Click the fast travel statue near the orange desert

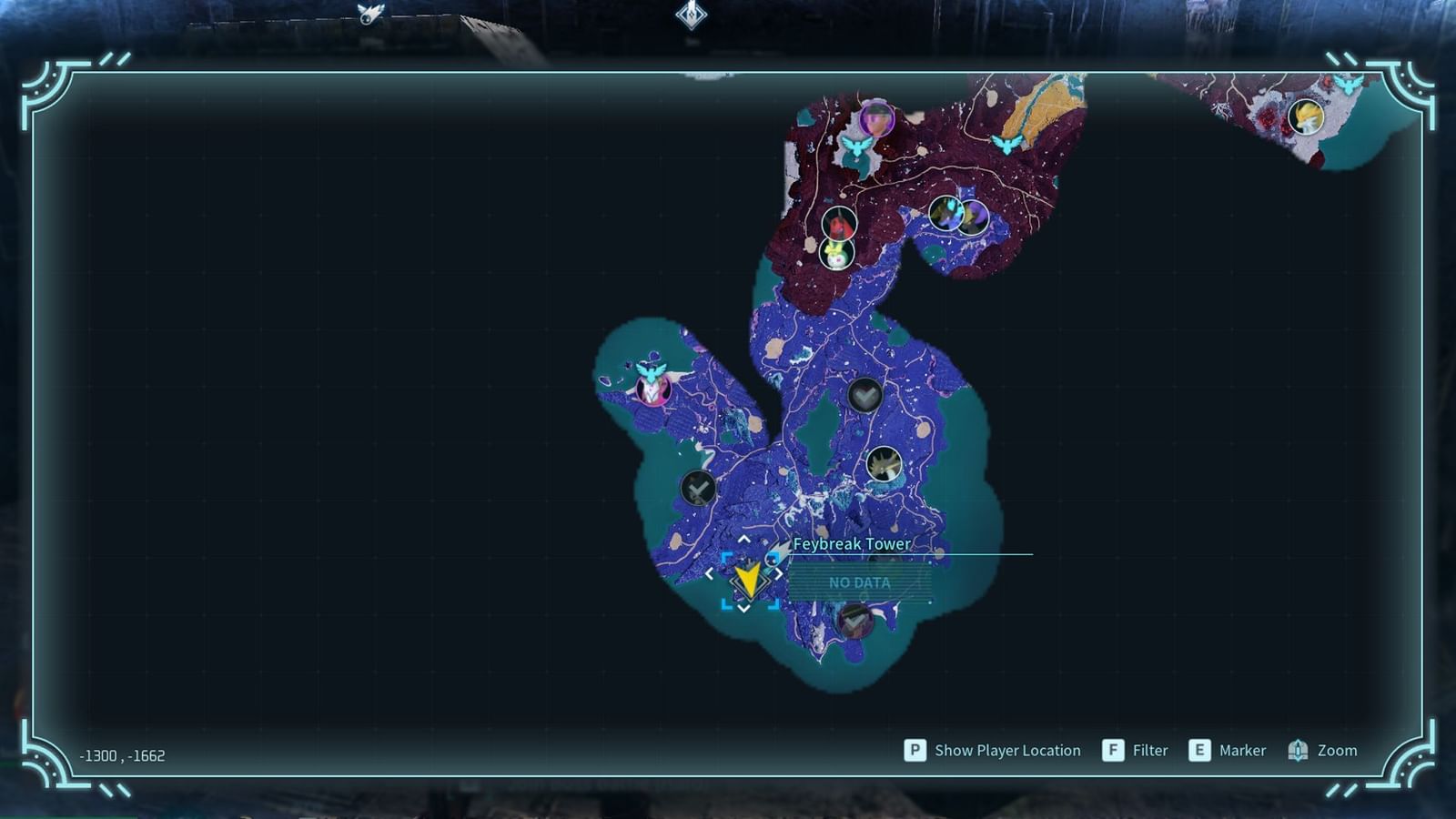pyautogui.click(x=1006, y=145)
